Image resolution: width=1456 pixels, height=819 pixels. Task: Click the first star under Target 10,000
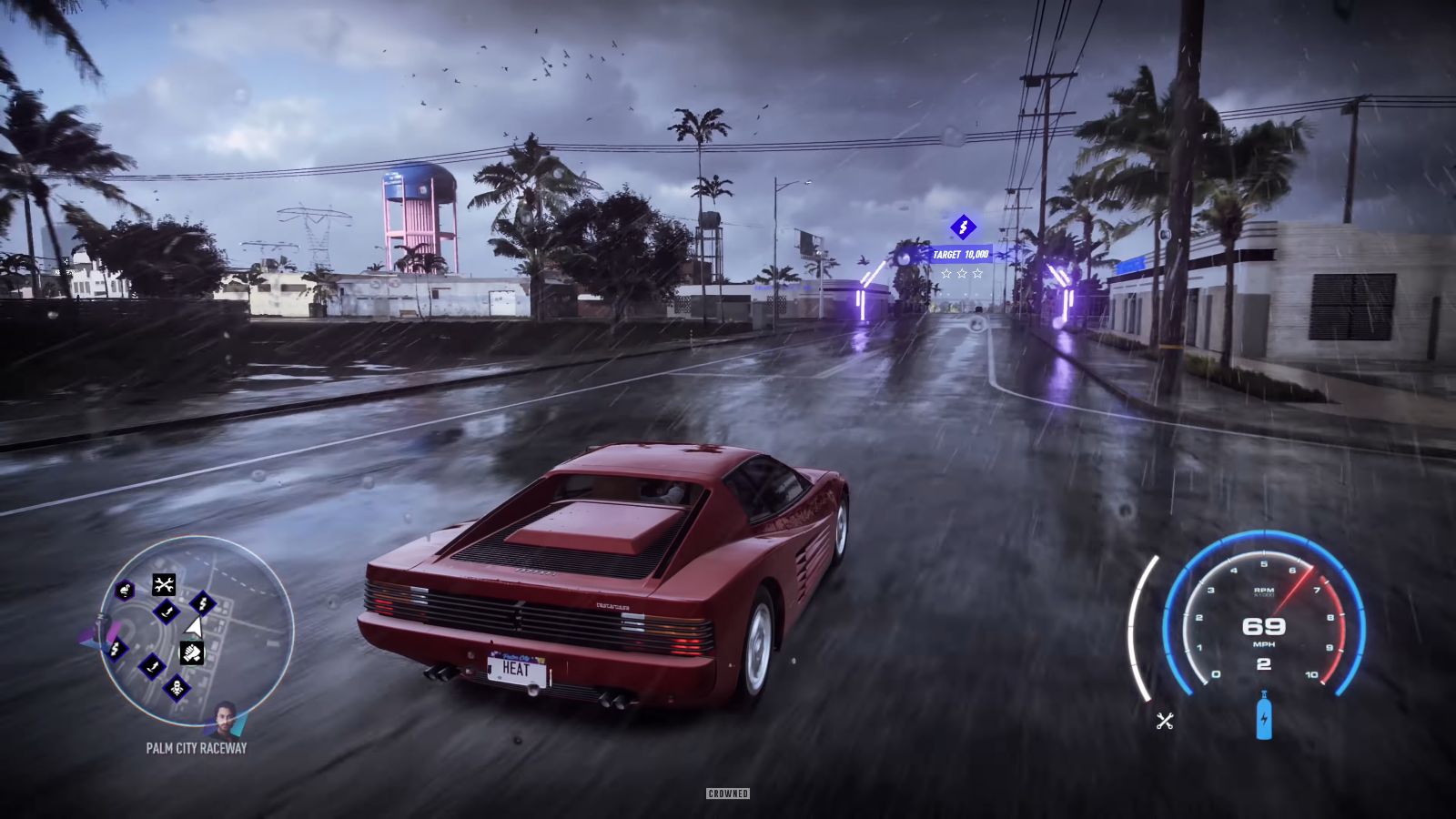(x=946, y=273)
